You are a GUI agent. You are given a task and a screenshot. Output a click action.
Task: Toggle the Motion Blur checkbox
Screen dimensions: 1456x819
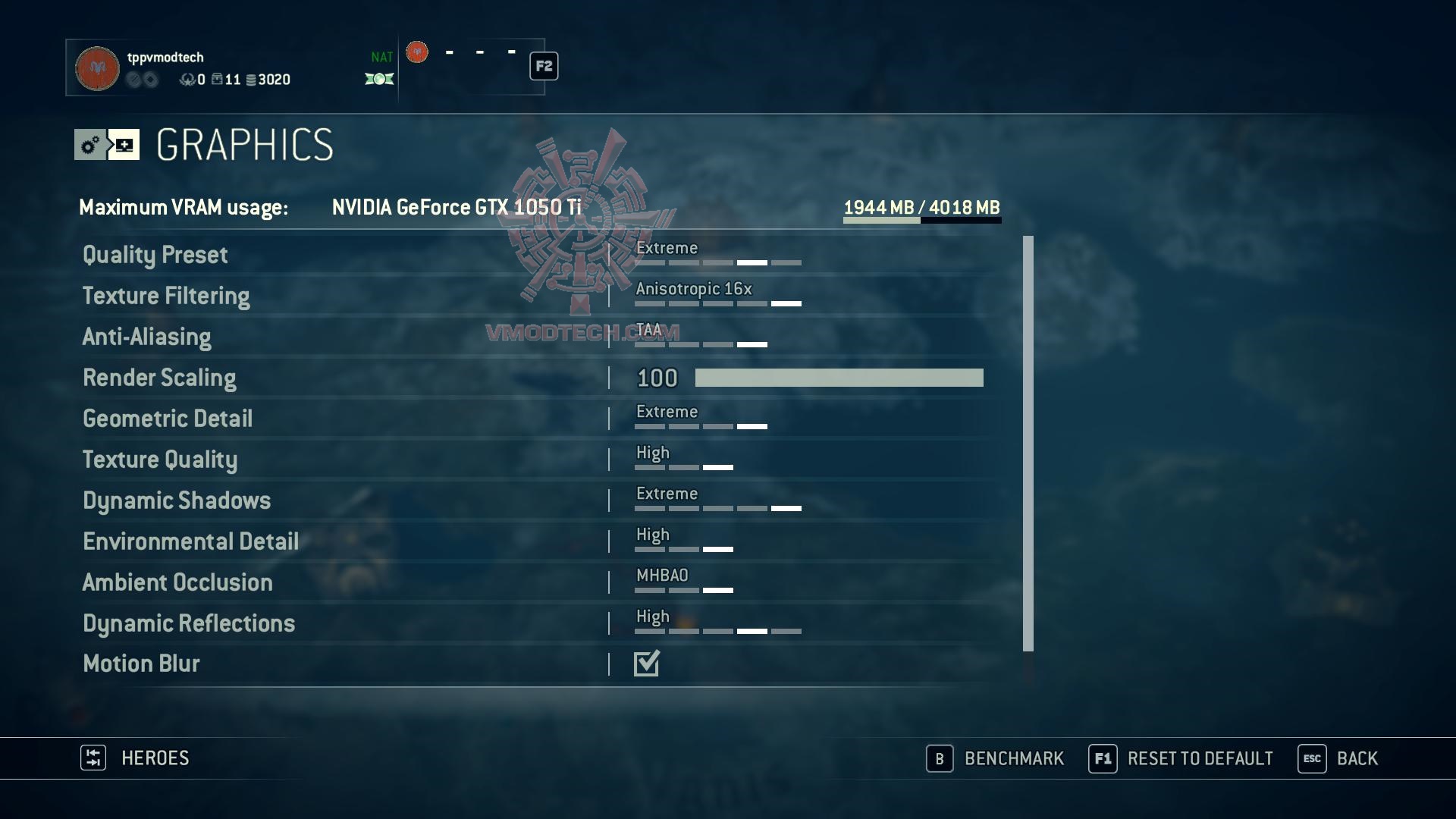click(x=647, y=664)
